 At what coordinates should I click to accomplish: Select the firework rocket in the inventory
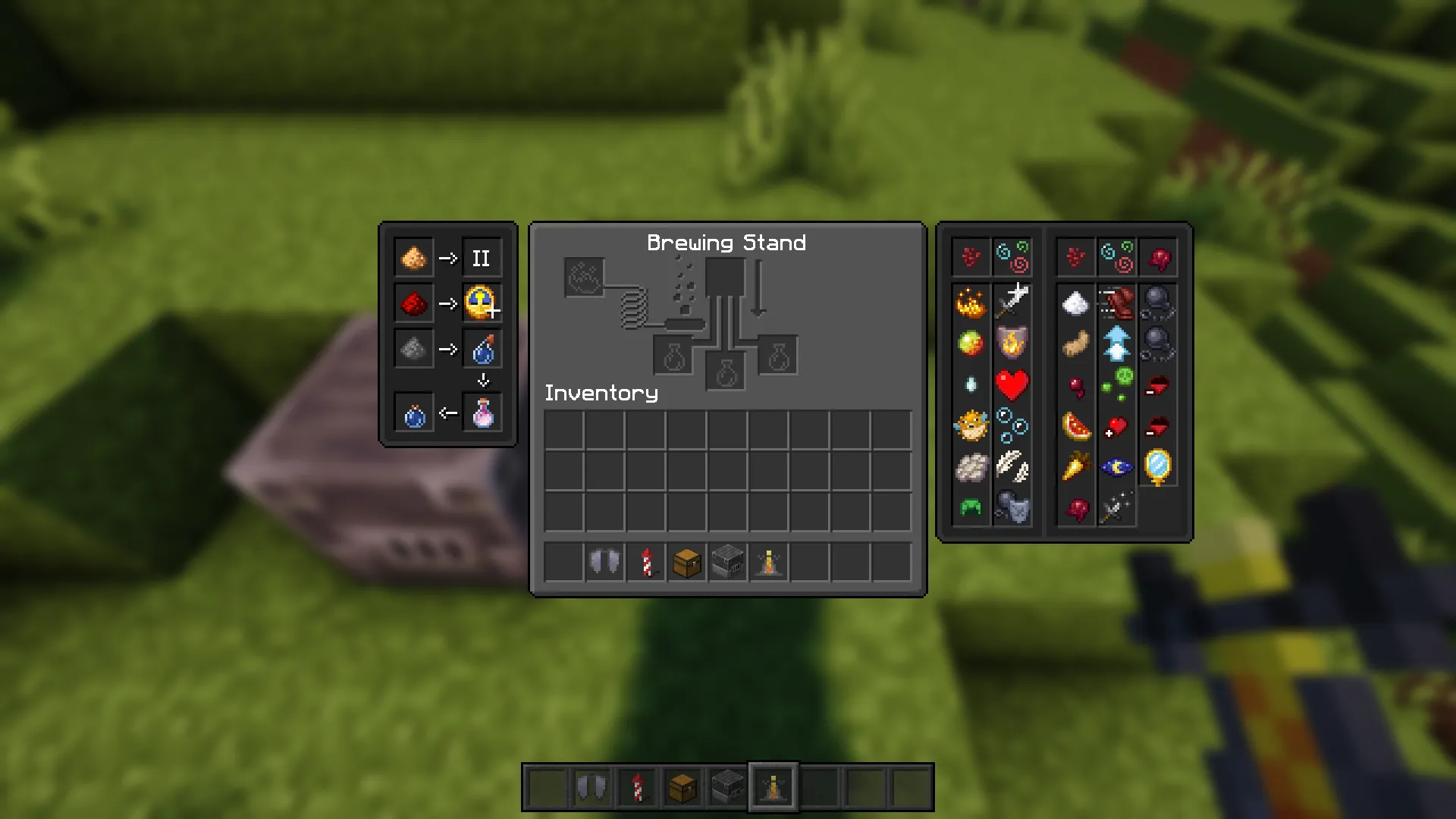pos(645,561)
